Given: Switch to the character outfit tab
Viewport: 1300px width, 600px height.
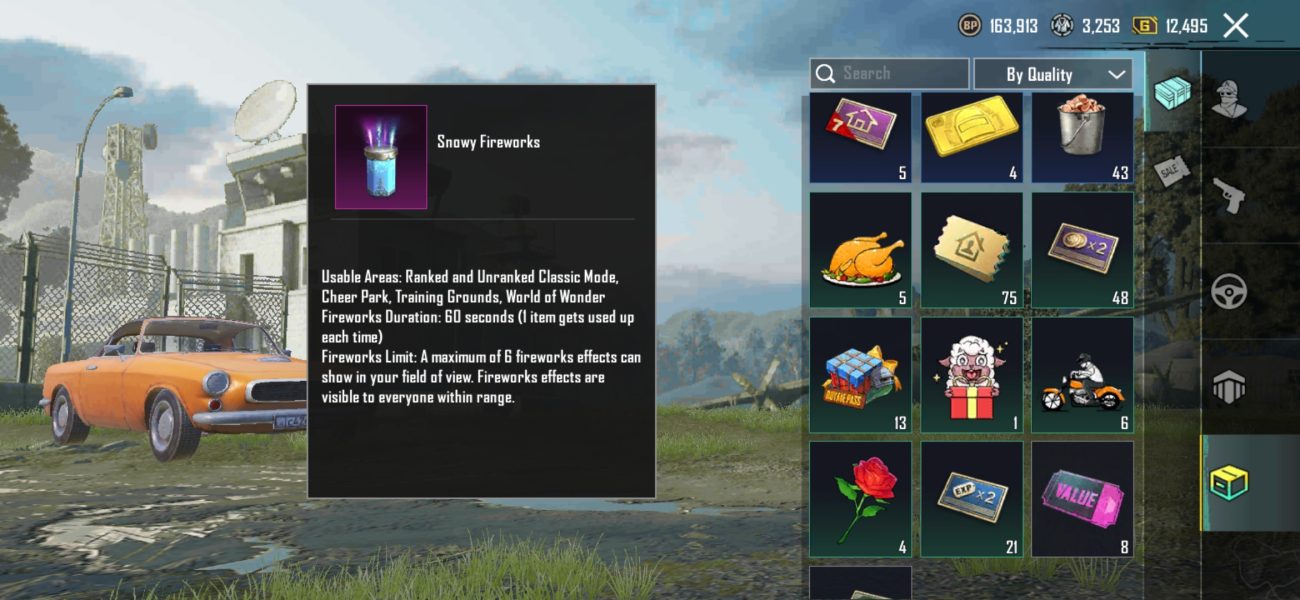Looking at the screenshot, I should coord(1228,97).
